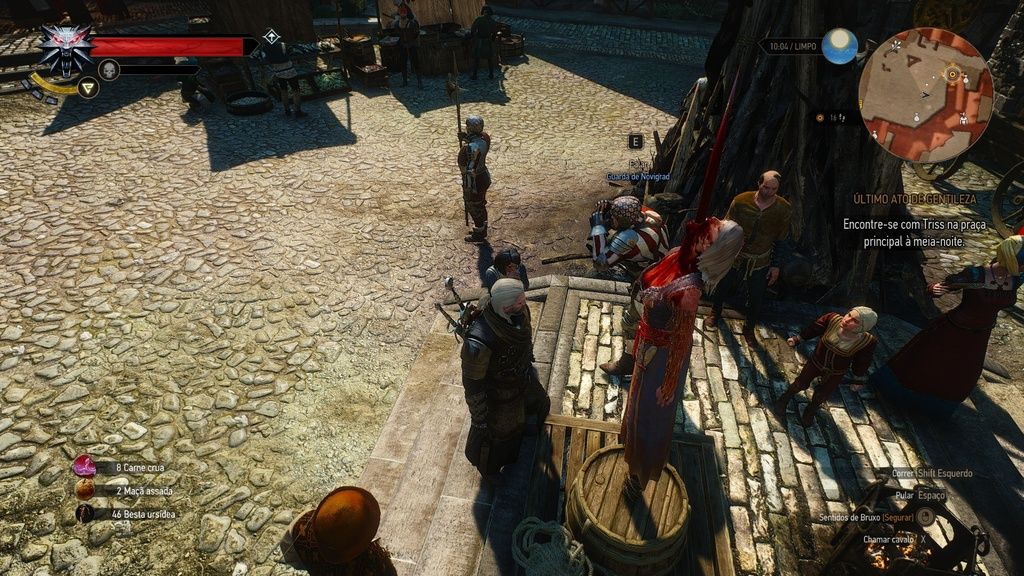1024x576 pixels.
Task: Open the Último Ato de Gentileza quest tracker
Action: [914, 199]
